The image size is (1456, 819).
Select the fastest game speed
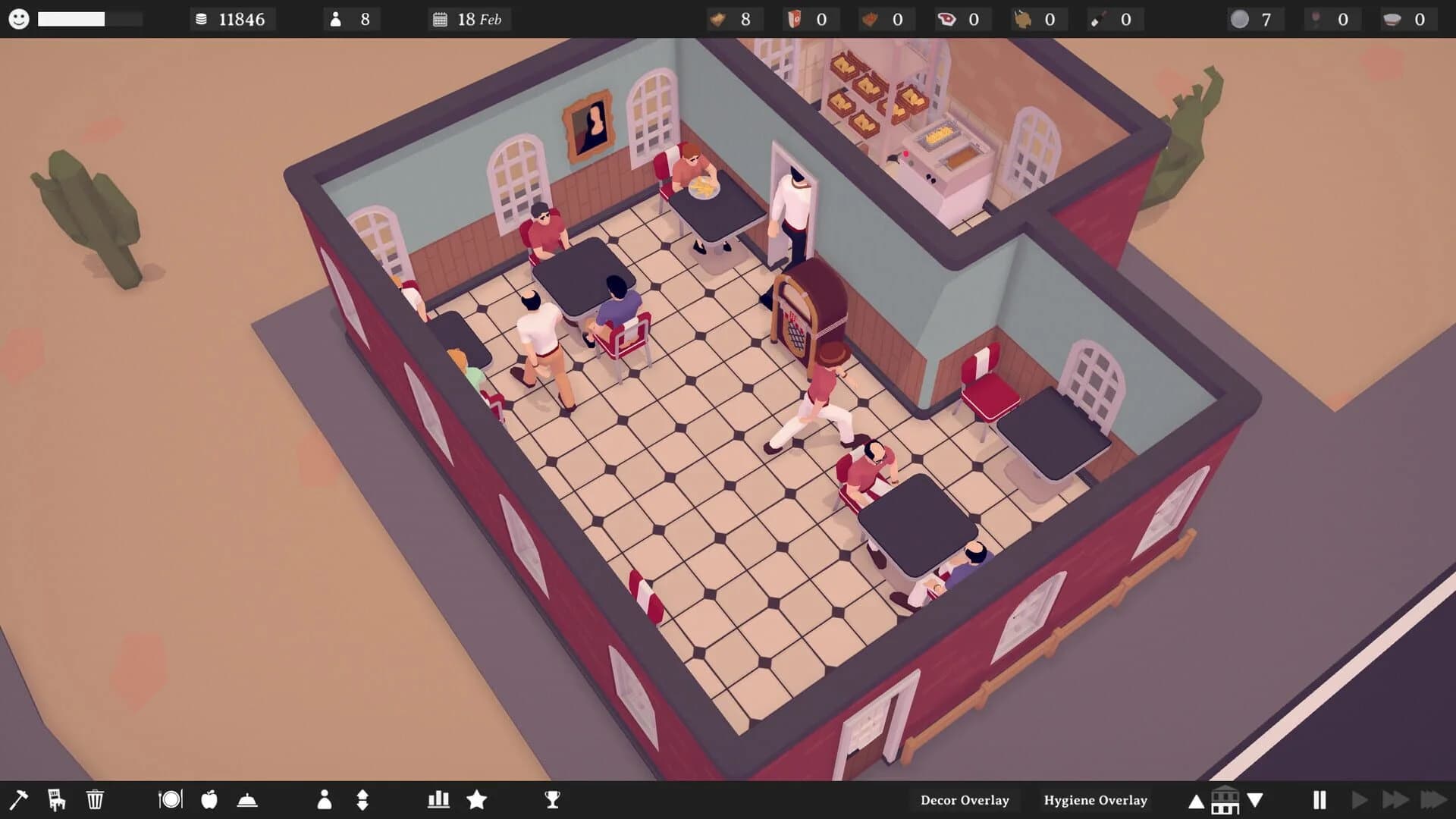tap(1436, 799)
